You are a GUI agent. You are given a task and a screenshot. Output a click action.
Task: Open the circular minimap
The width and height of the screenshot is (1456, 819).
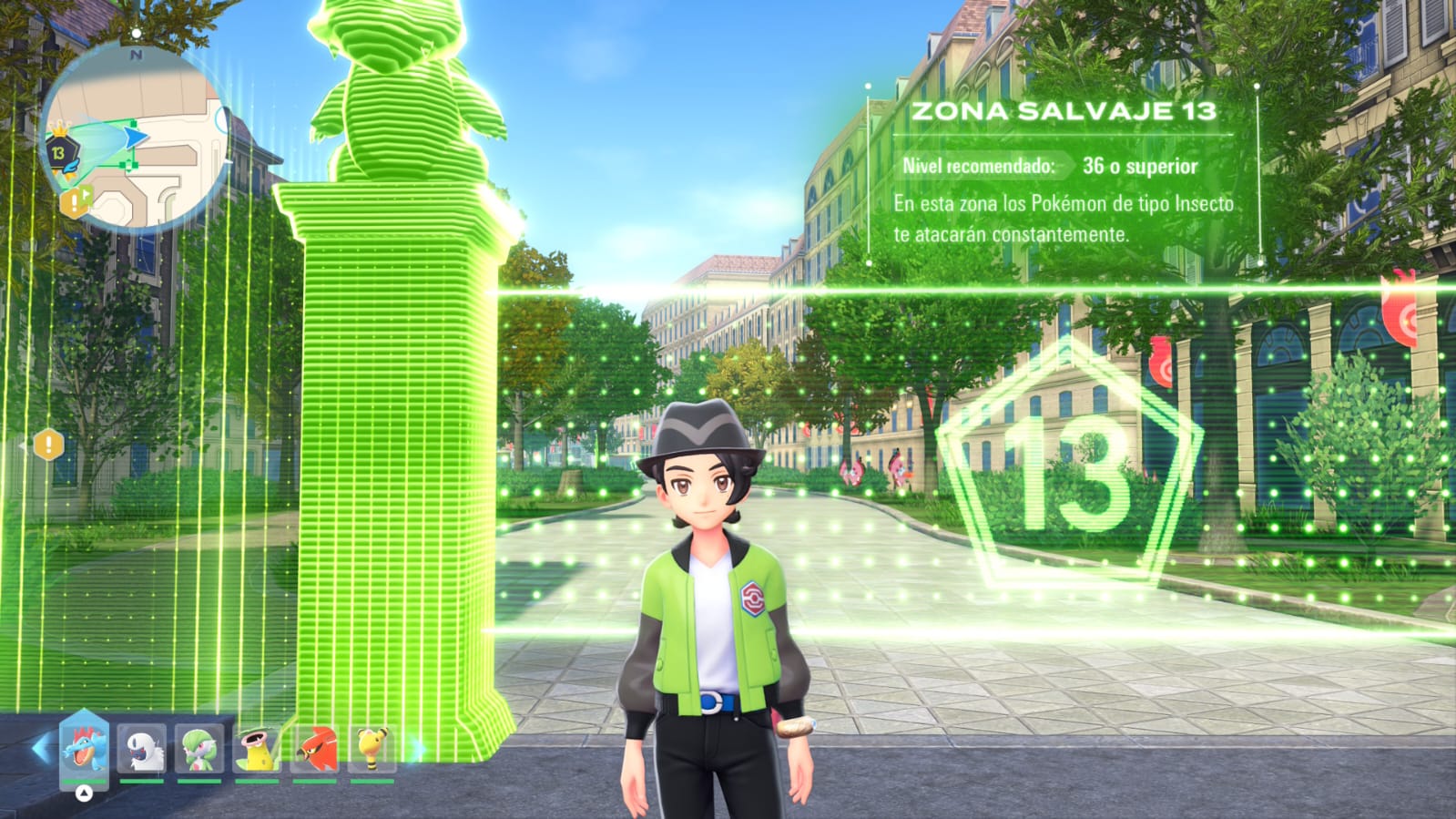pos(135,137)
